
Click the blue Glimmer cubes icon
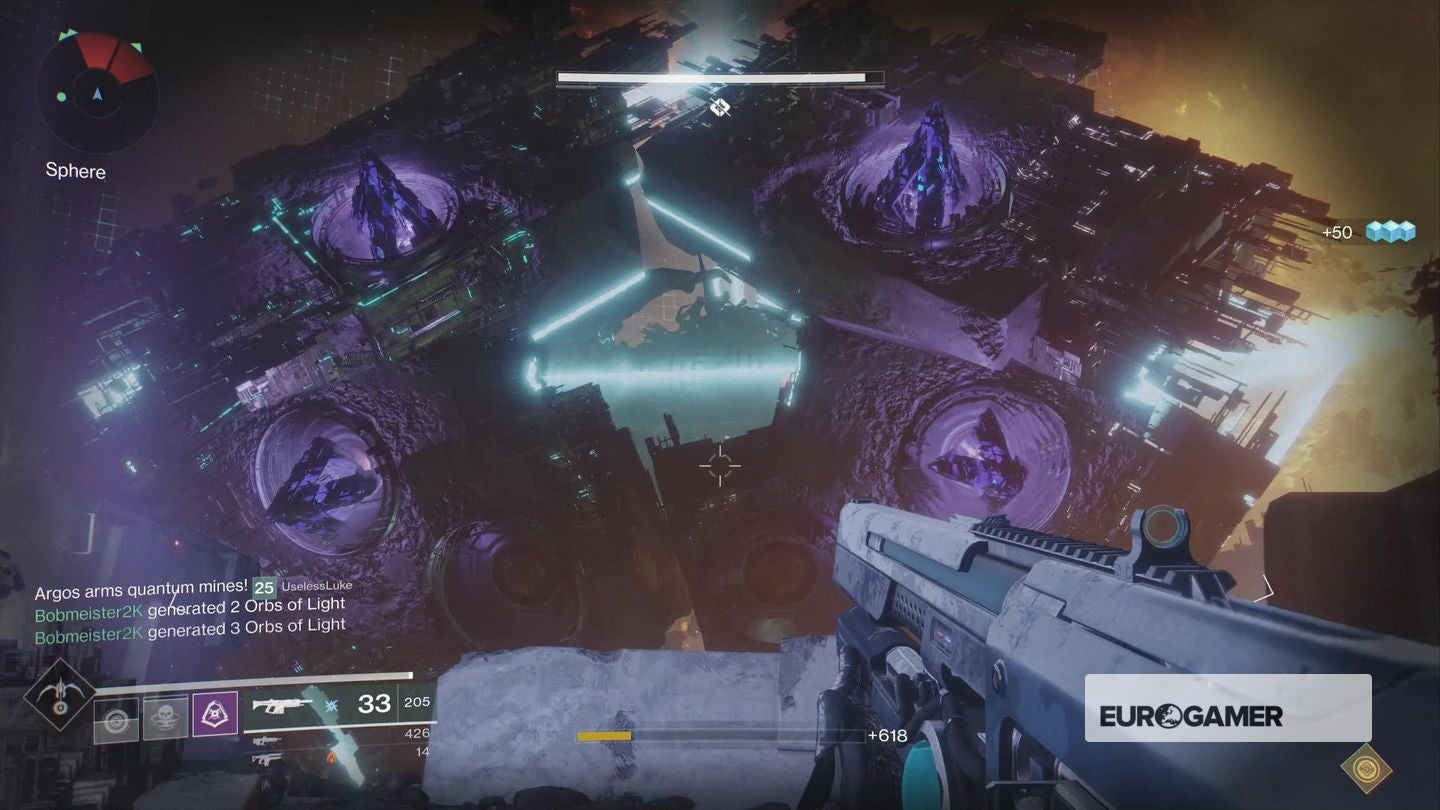click(x=1390, y=231)
